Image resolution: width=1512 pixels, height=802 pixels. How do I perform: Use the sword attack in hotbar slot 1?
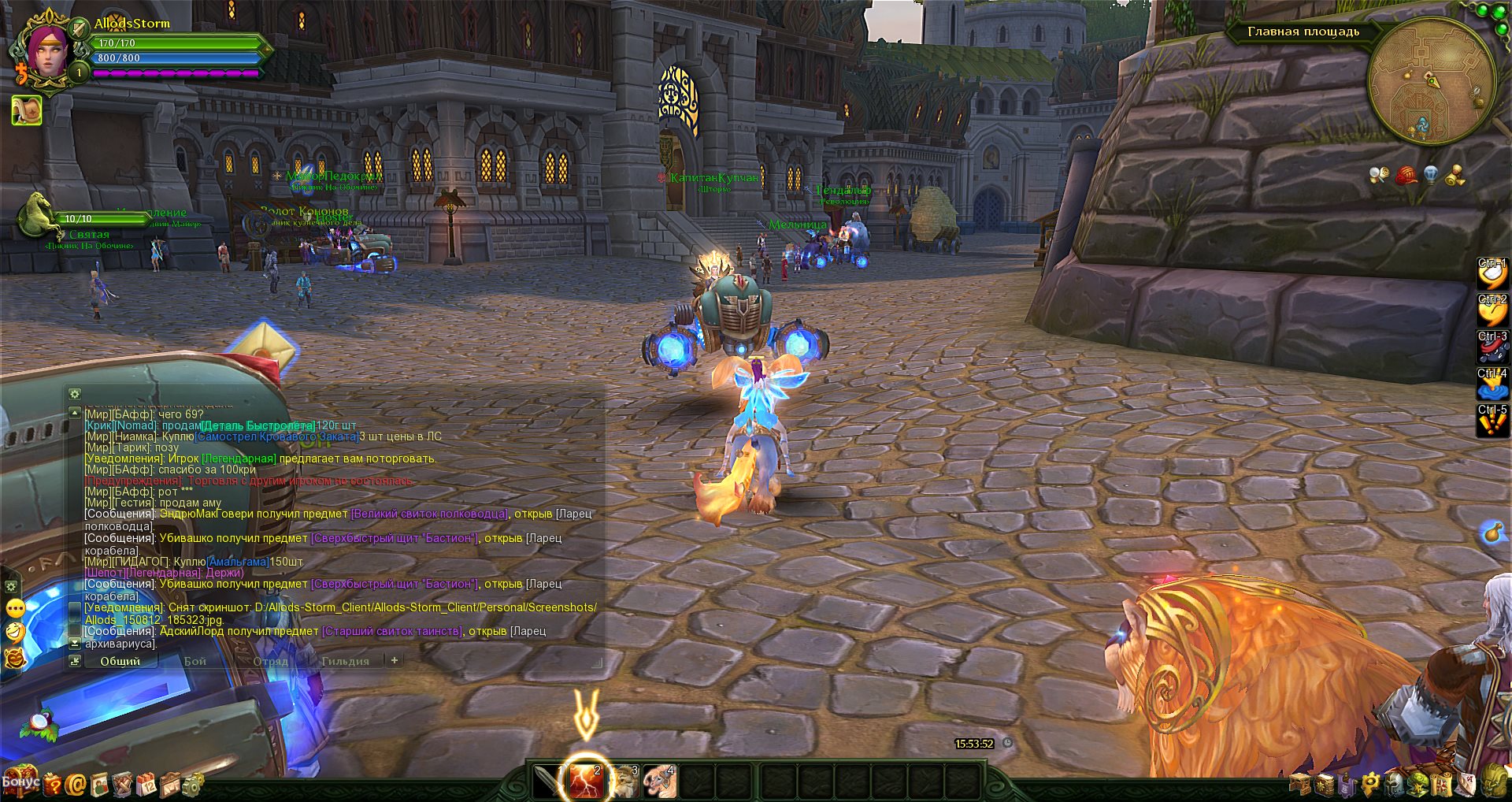(547, 781)
